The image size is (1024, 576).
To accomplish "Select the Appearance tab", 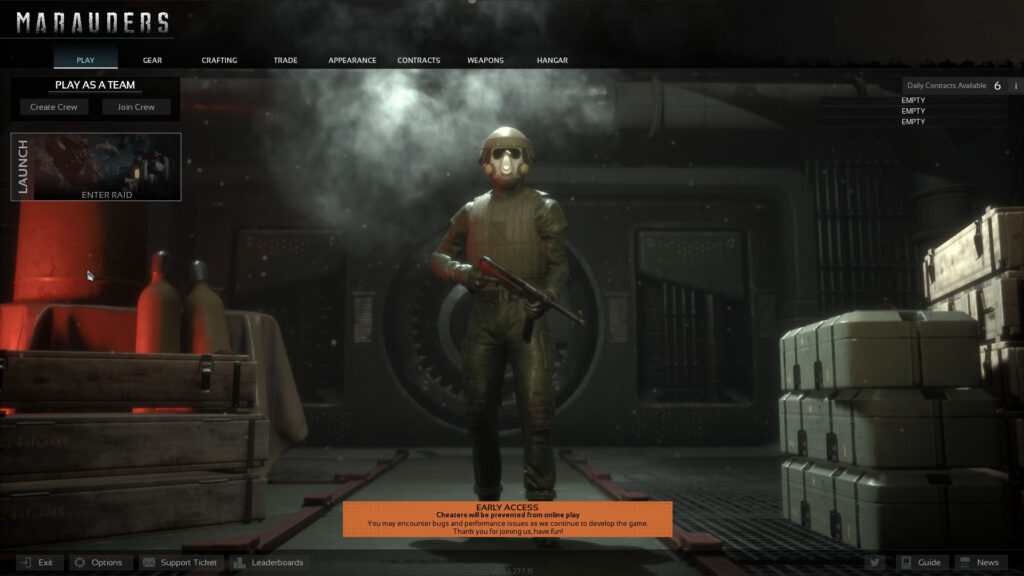I will pyautogui.click(x=352, y=60).
